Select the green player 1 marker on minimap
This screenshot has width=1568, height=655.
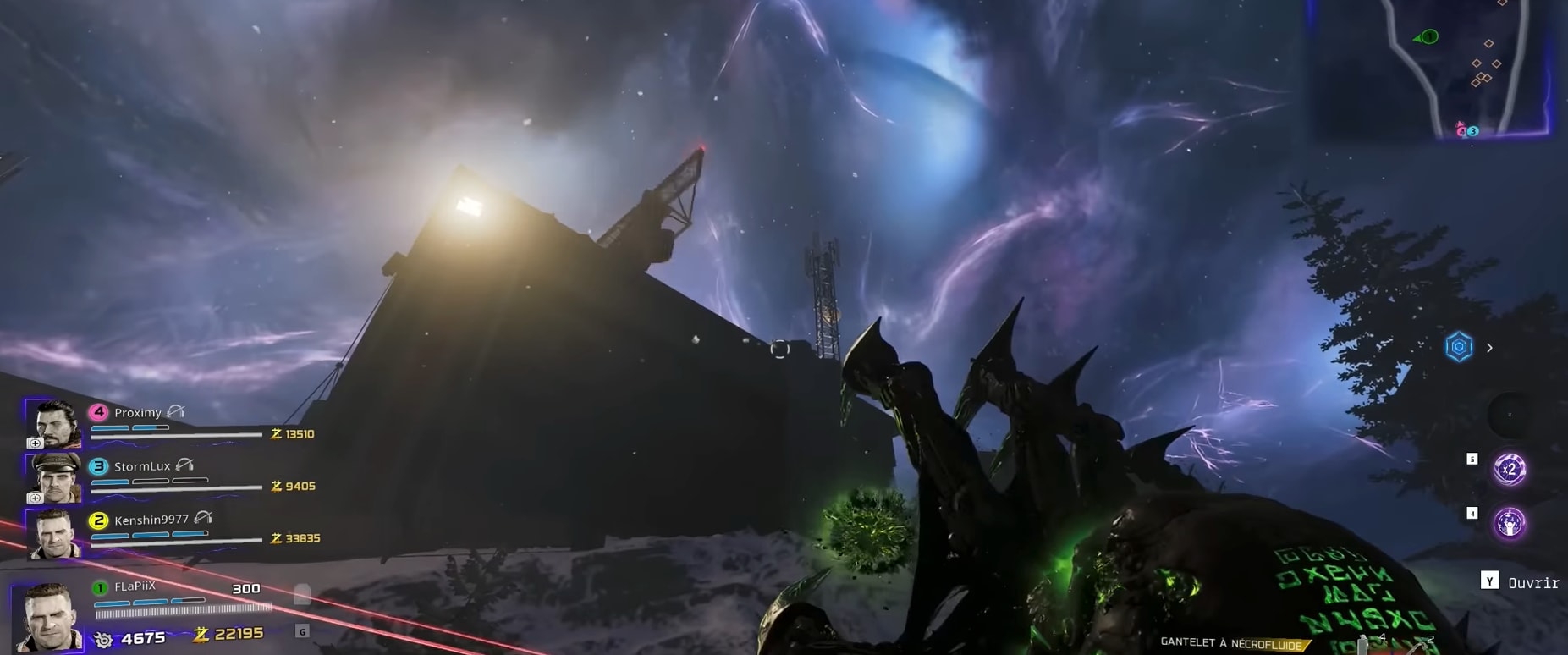pyautogui.click(x=1429, y=36)
